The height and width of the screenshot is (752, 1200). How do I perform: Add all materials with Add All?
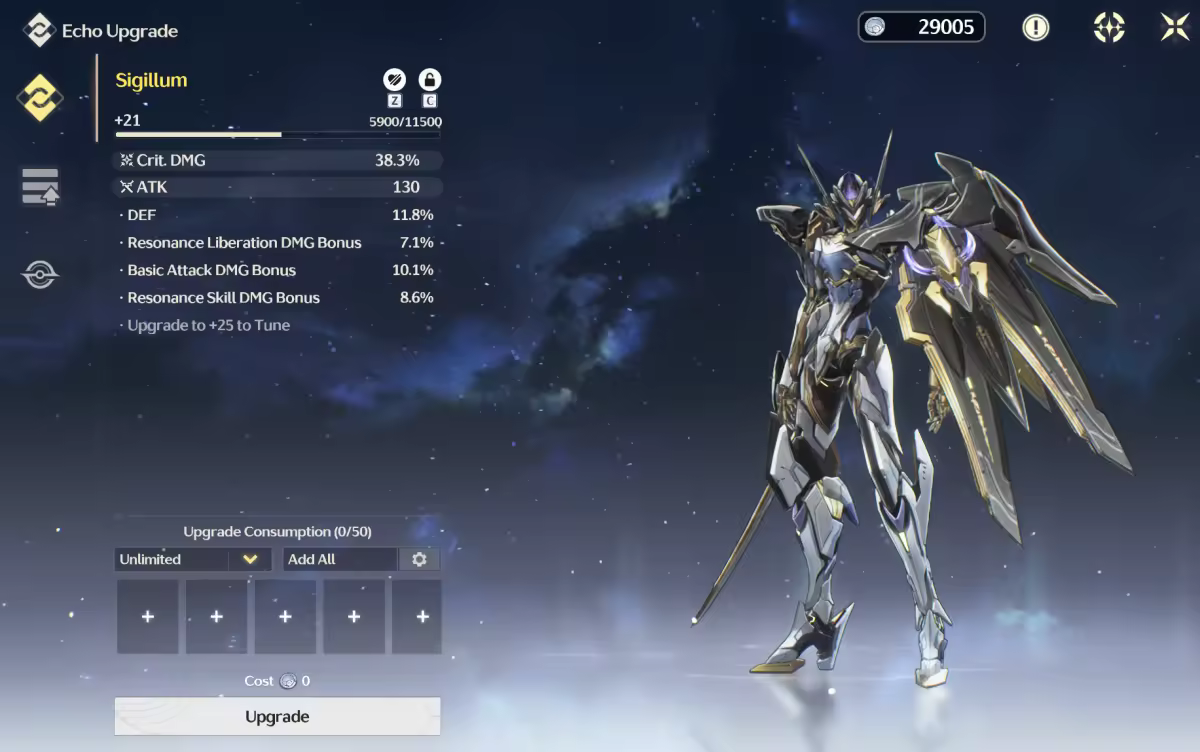340,559
